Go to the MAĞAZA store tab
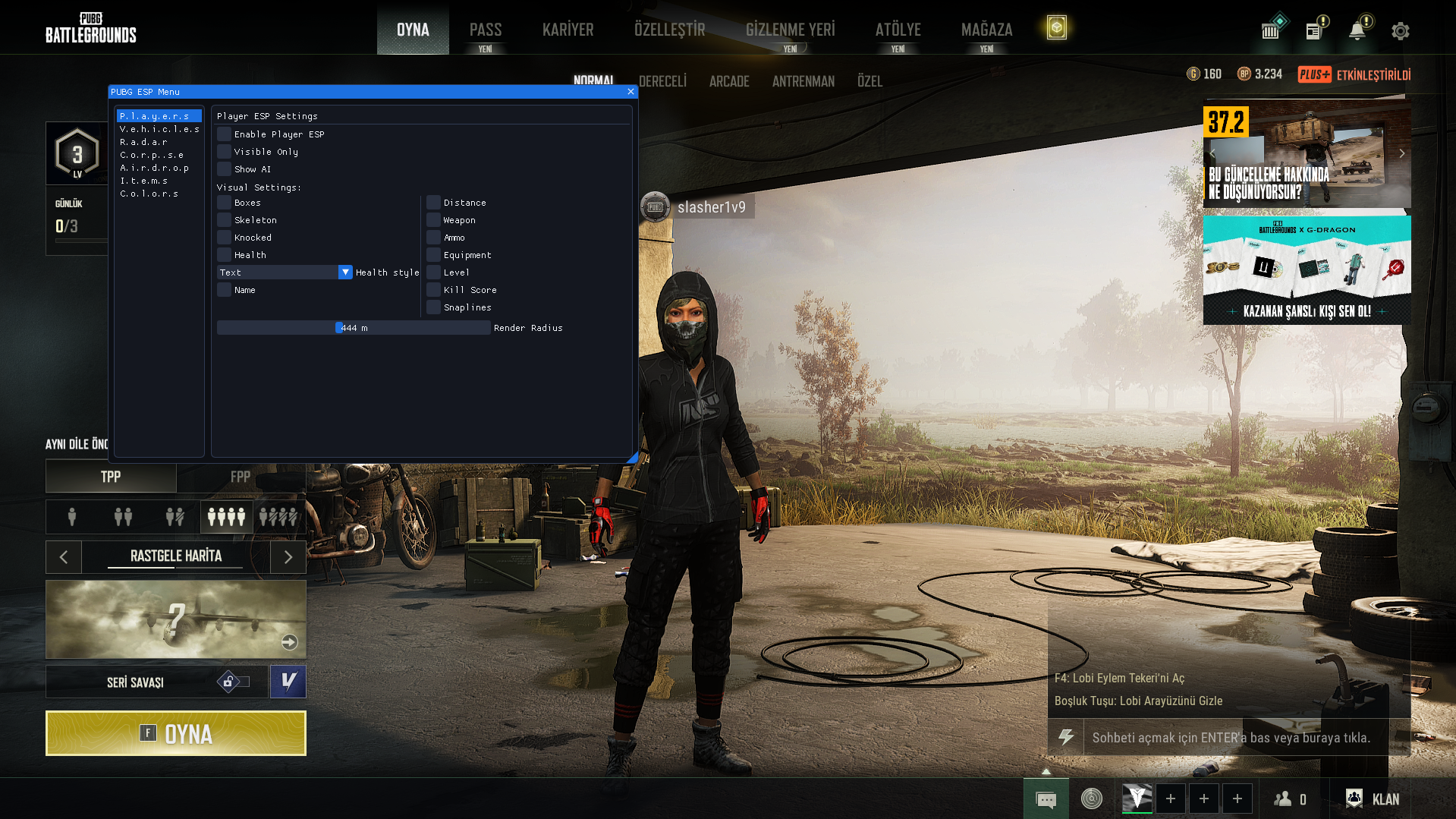 pyautogui.click(x=986, y=30)
